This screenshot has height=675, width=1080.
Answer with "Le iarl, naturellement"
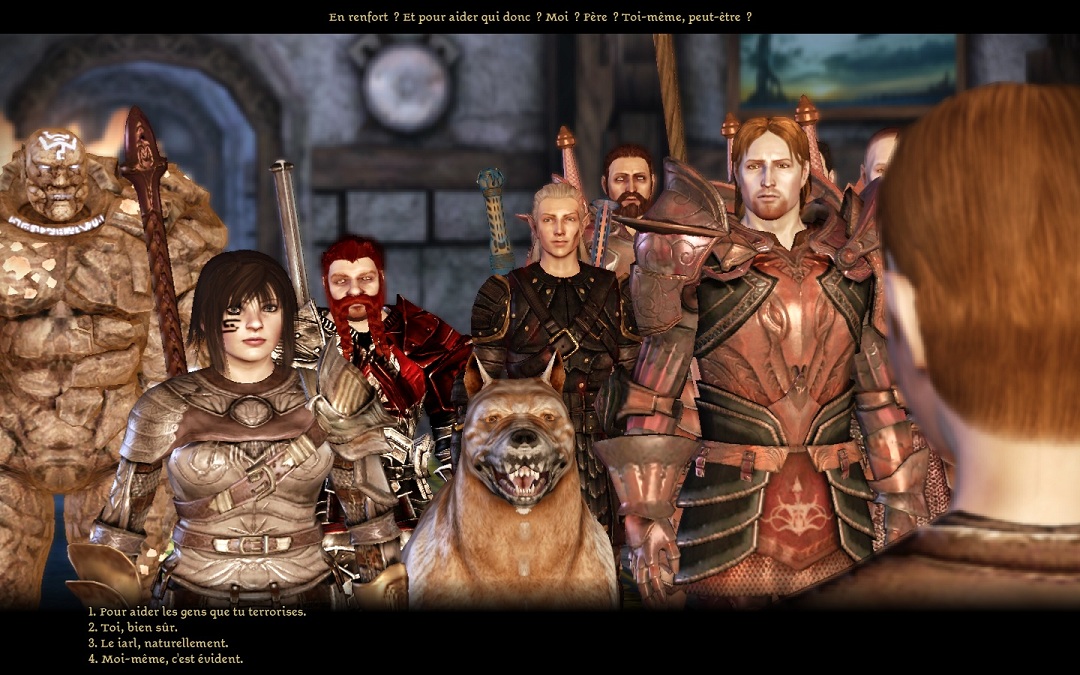pyautogui.click(x=164, y=643)
